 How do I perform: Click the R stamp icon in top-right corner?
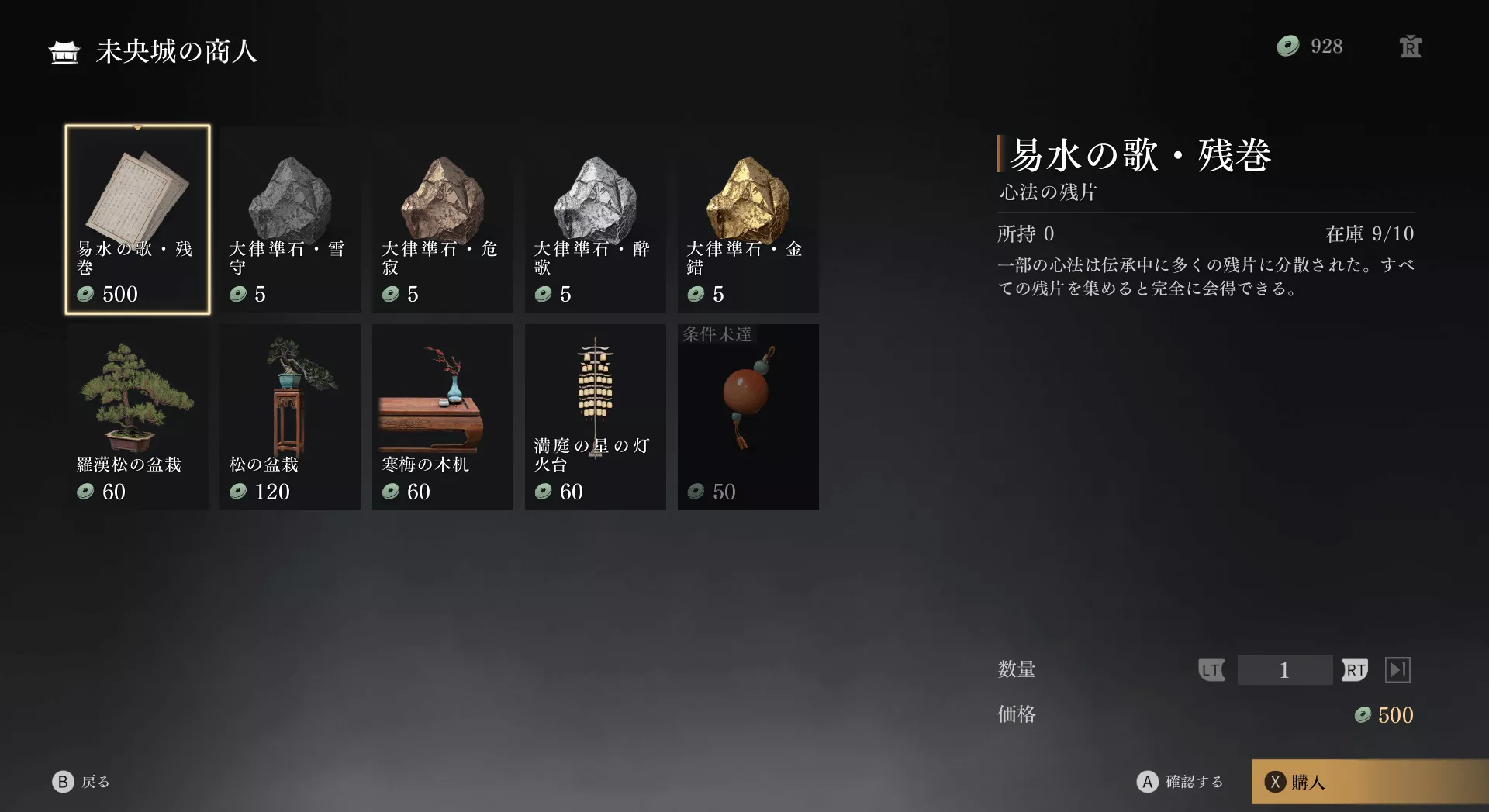click(1410, 47)
